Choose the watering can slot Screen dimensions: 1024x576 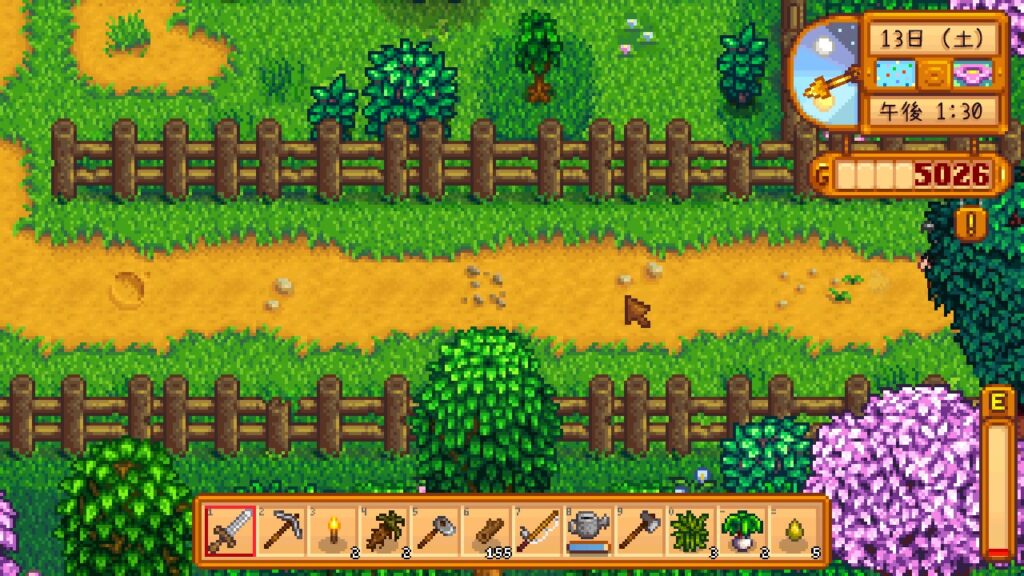(x=588, y=530)
